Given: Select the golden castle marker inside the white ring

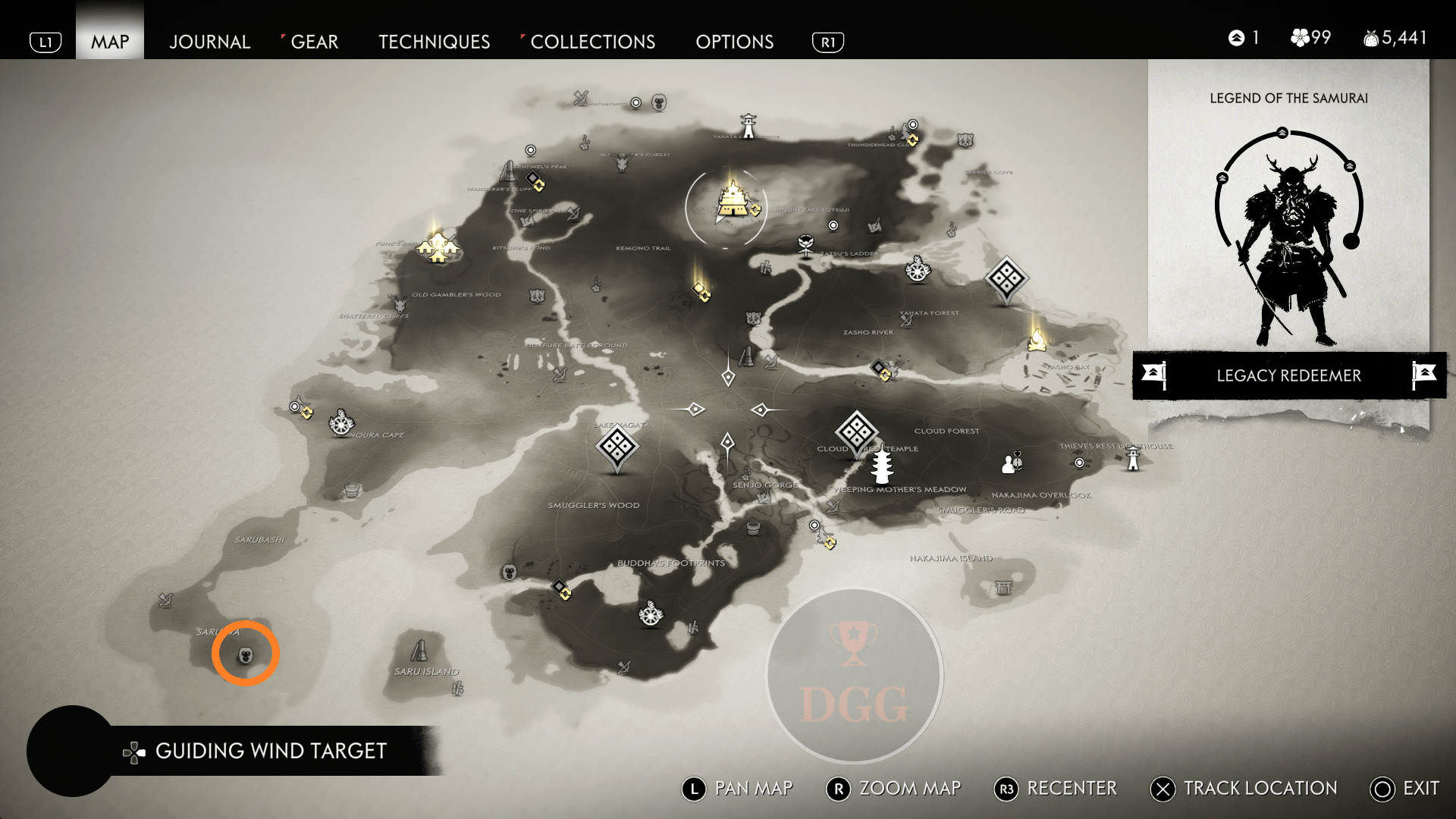Looking at the screenshot, I should 732,200.
